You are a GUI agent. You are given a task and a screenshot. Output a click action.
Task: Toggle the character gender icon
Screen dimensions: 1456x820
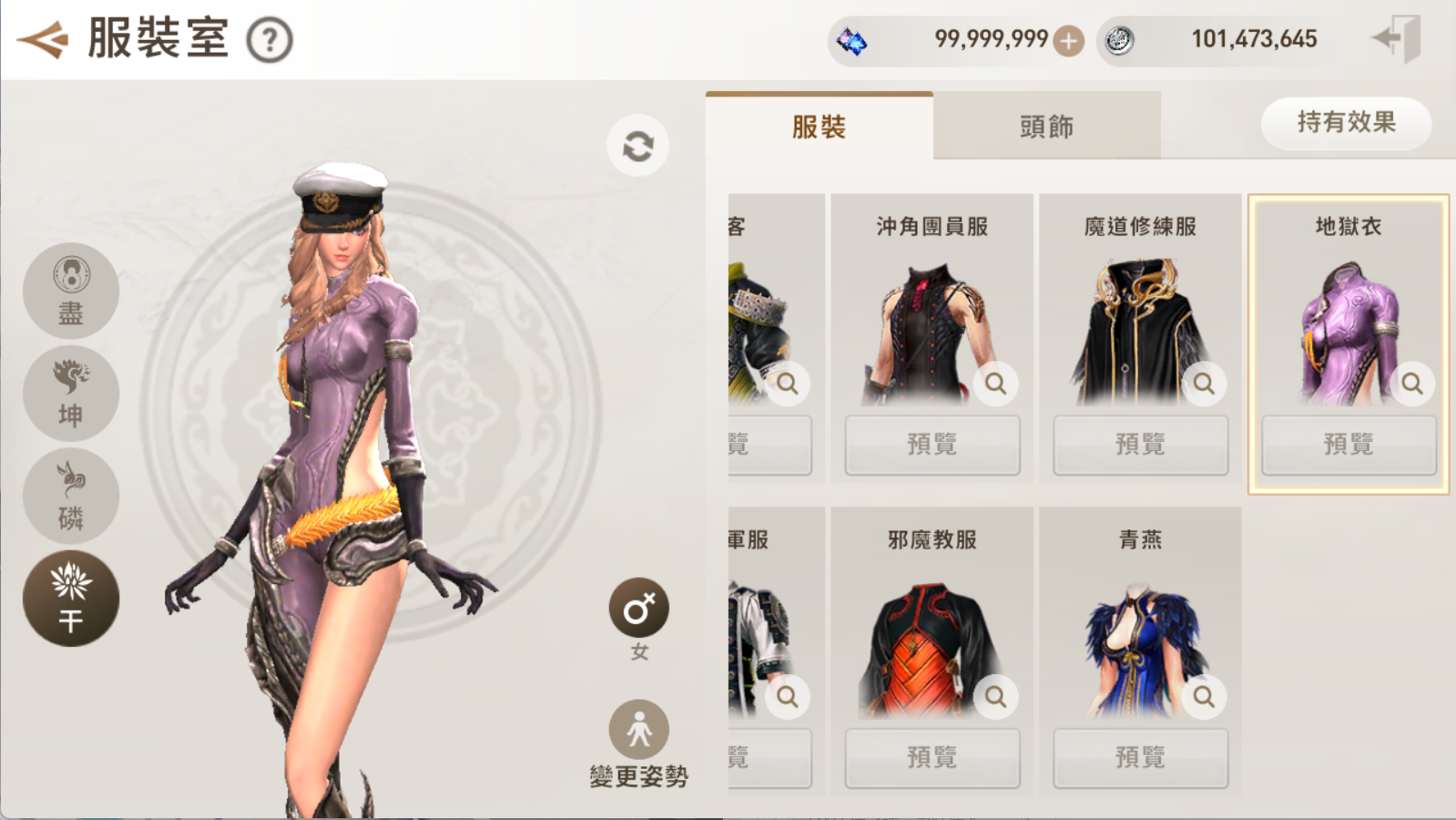(x=639, y=609)
